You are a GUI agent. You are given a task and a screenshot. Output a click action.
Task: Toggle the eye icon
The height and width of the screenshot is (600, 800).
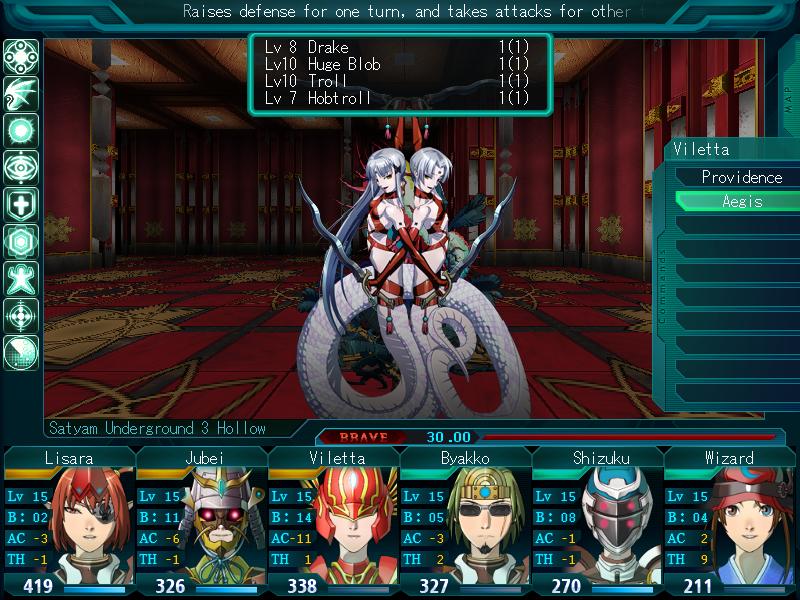21,167
